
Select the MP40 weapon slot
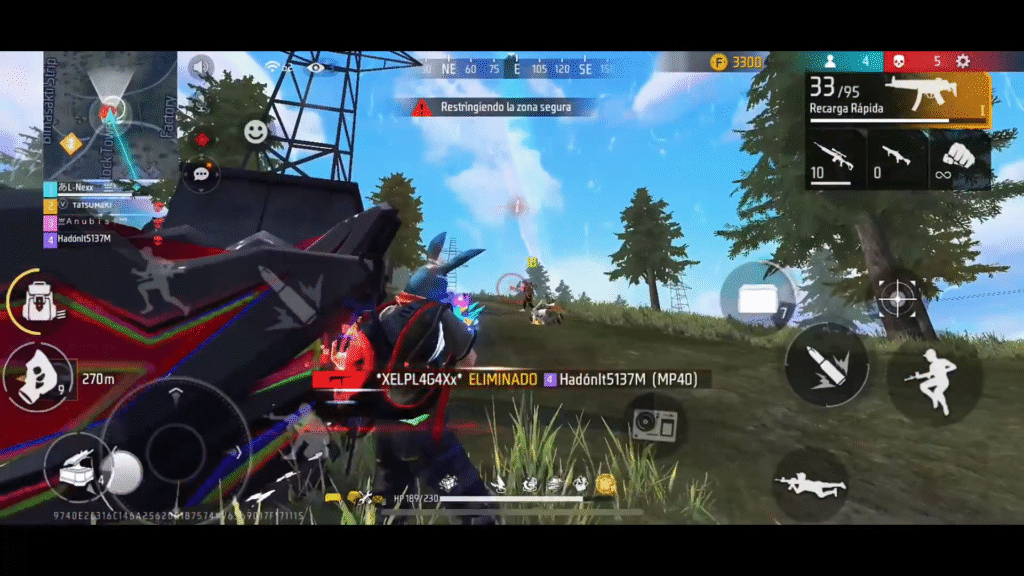tap(898, 96)
